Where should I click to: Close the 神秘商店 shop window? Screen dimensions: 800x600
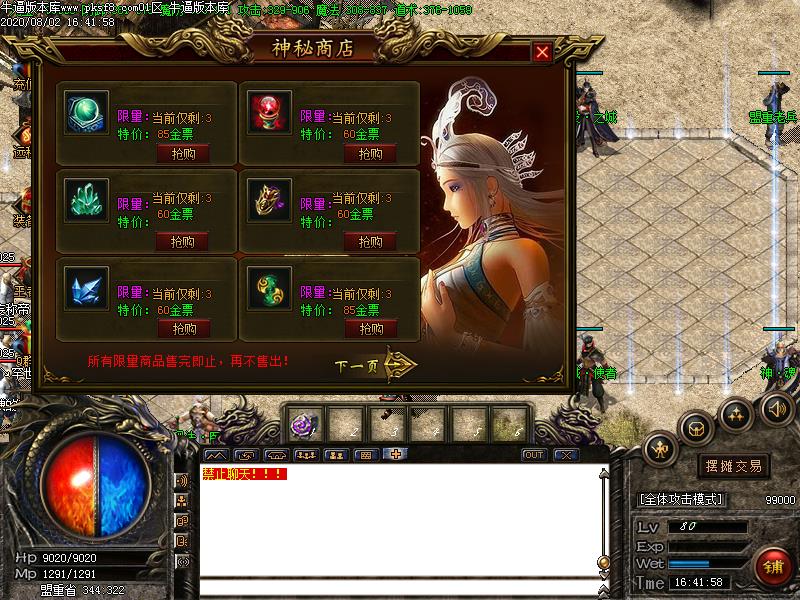(542, 53)
